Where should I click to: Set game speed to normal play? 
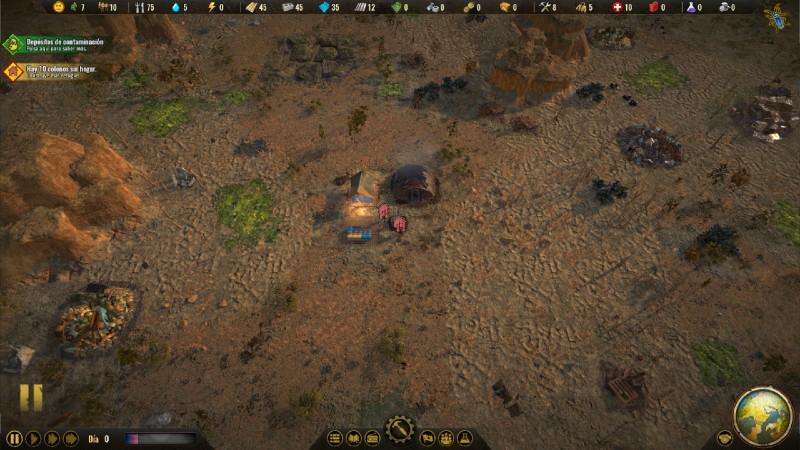tap(33, 438)
